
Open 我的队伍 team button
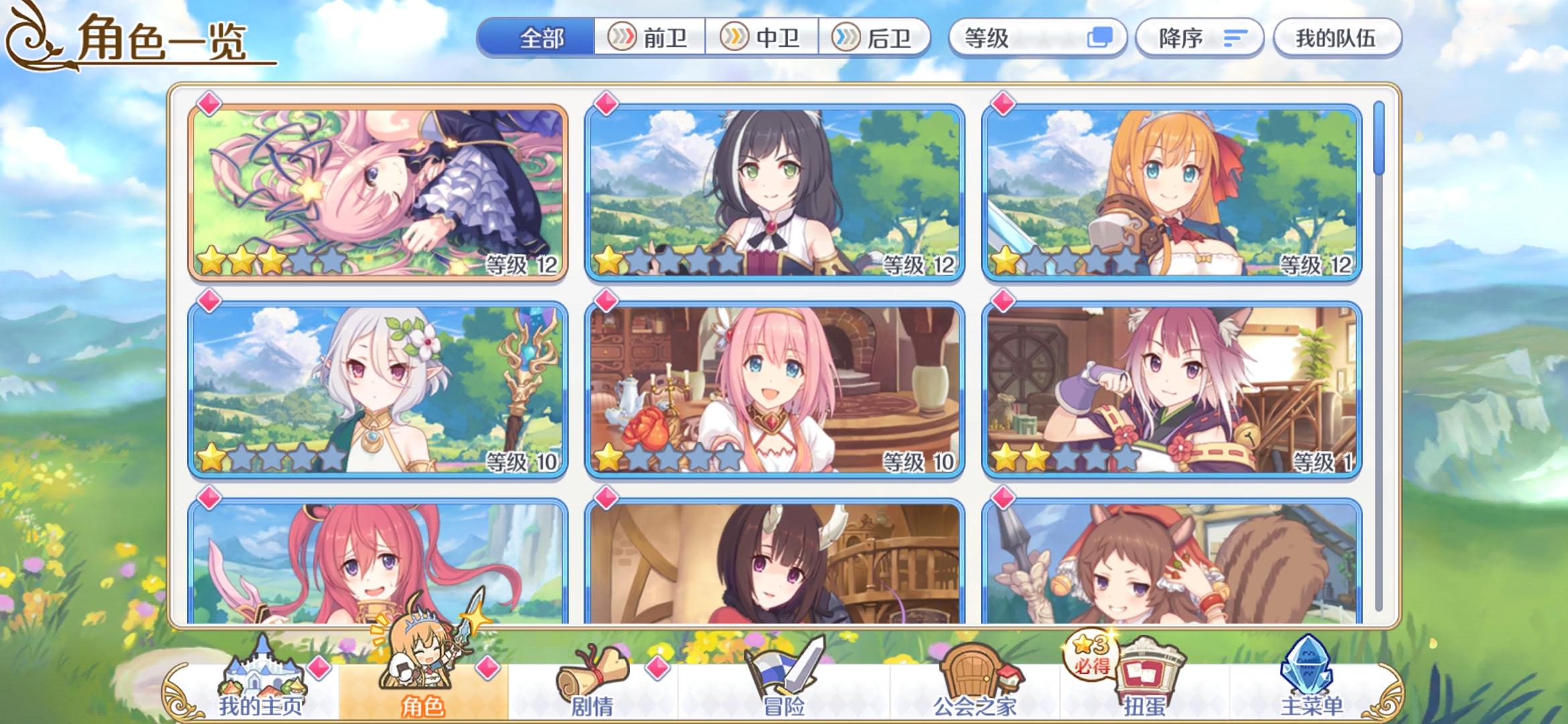pyautogui.click(x=1337, y=38)
